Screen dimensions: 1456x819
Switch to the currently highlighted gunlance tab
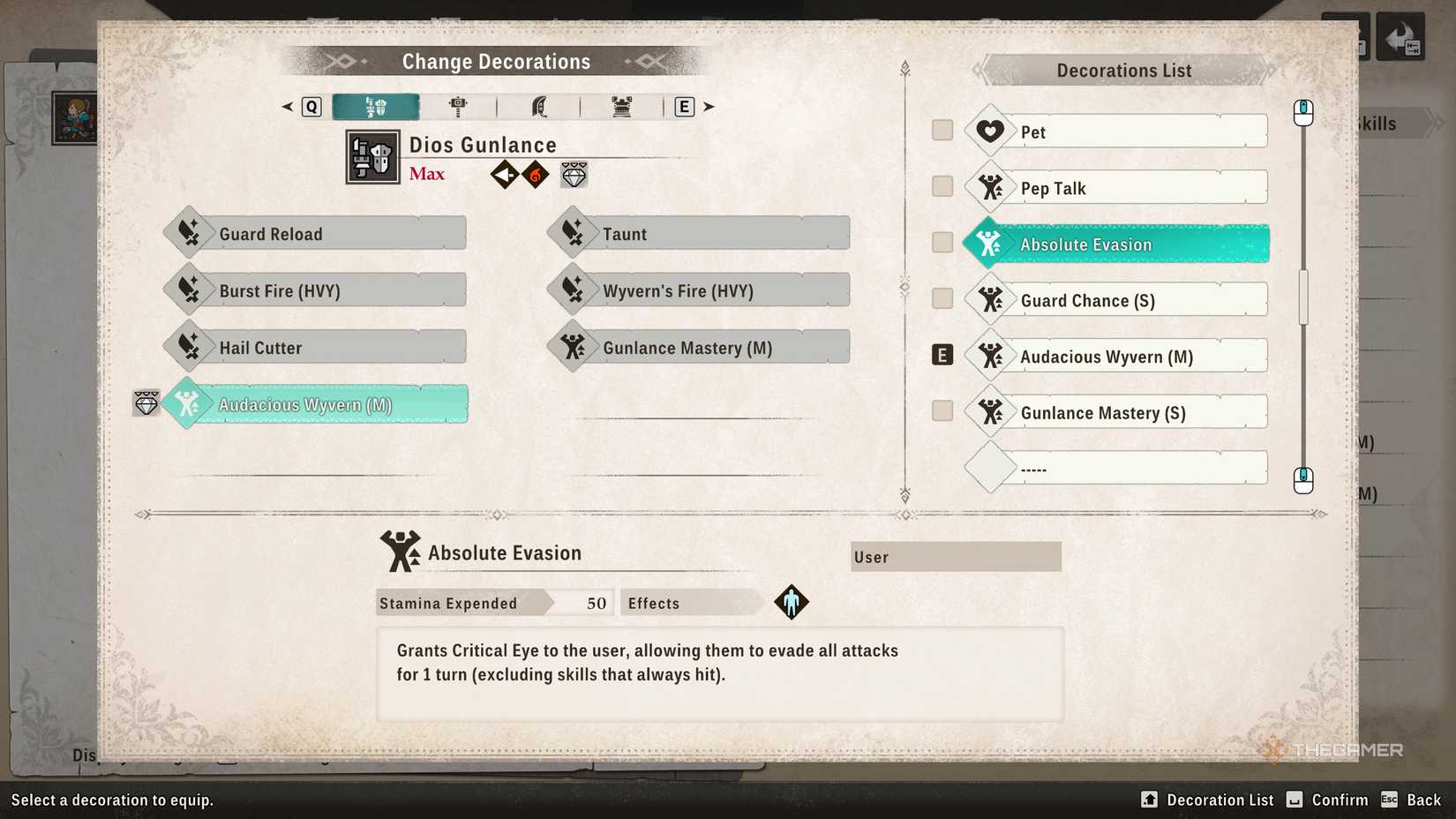point(378,106)
